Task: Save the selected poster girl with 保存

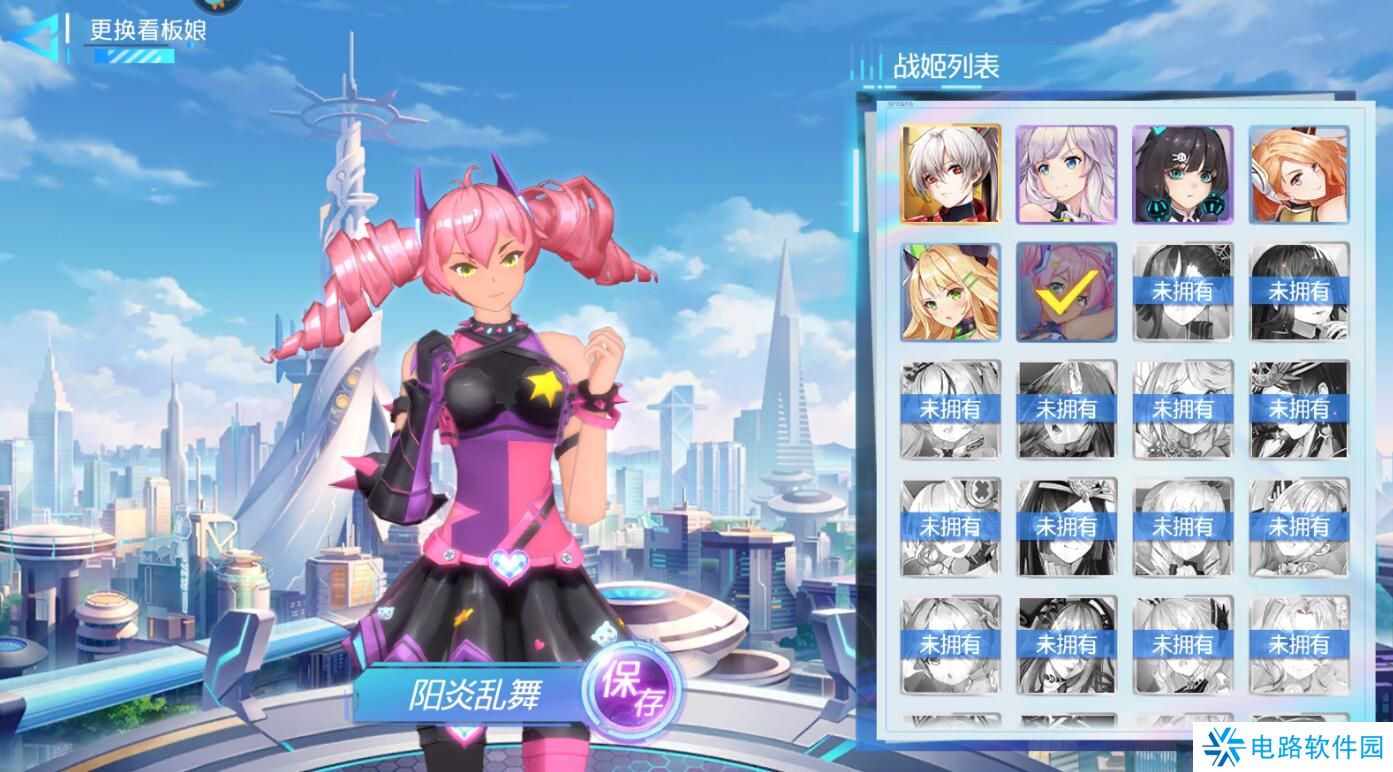Action: (632, 688)
